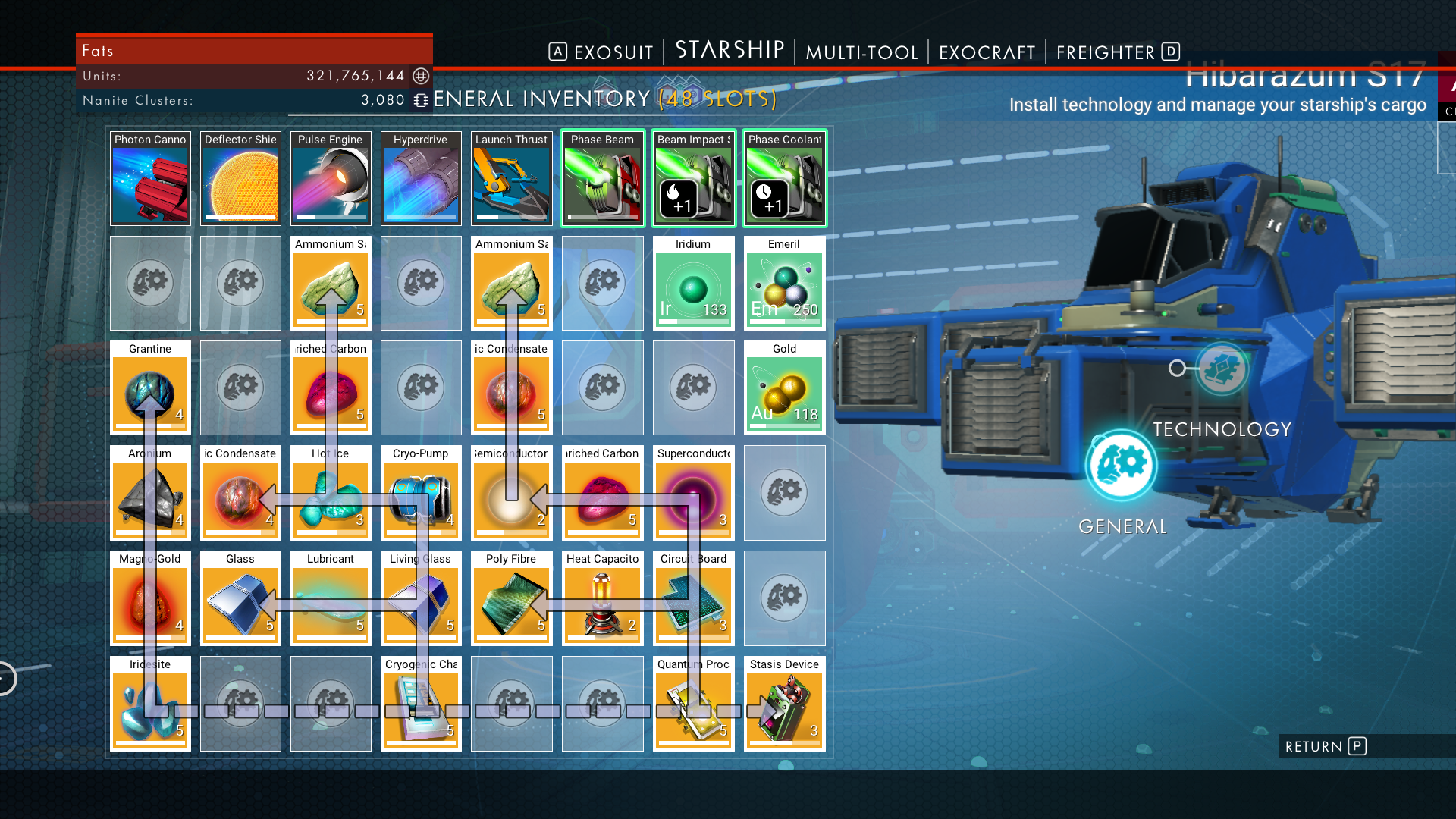Click the Iridium resource icon
1456x819 pixels.
693,282
